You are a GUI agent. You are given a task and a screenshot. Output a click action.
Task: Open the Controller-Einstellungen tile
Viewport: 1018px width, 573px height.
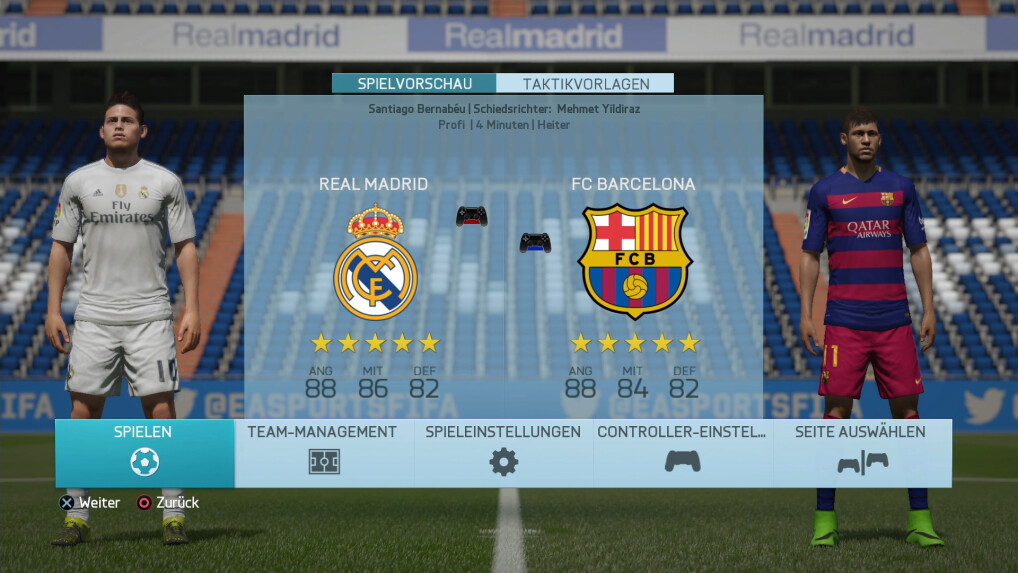(x=682, y=453)
